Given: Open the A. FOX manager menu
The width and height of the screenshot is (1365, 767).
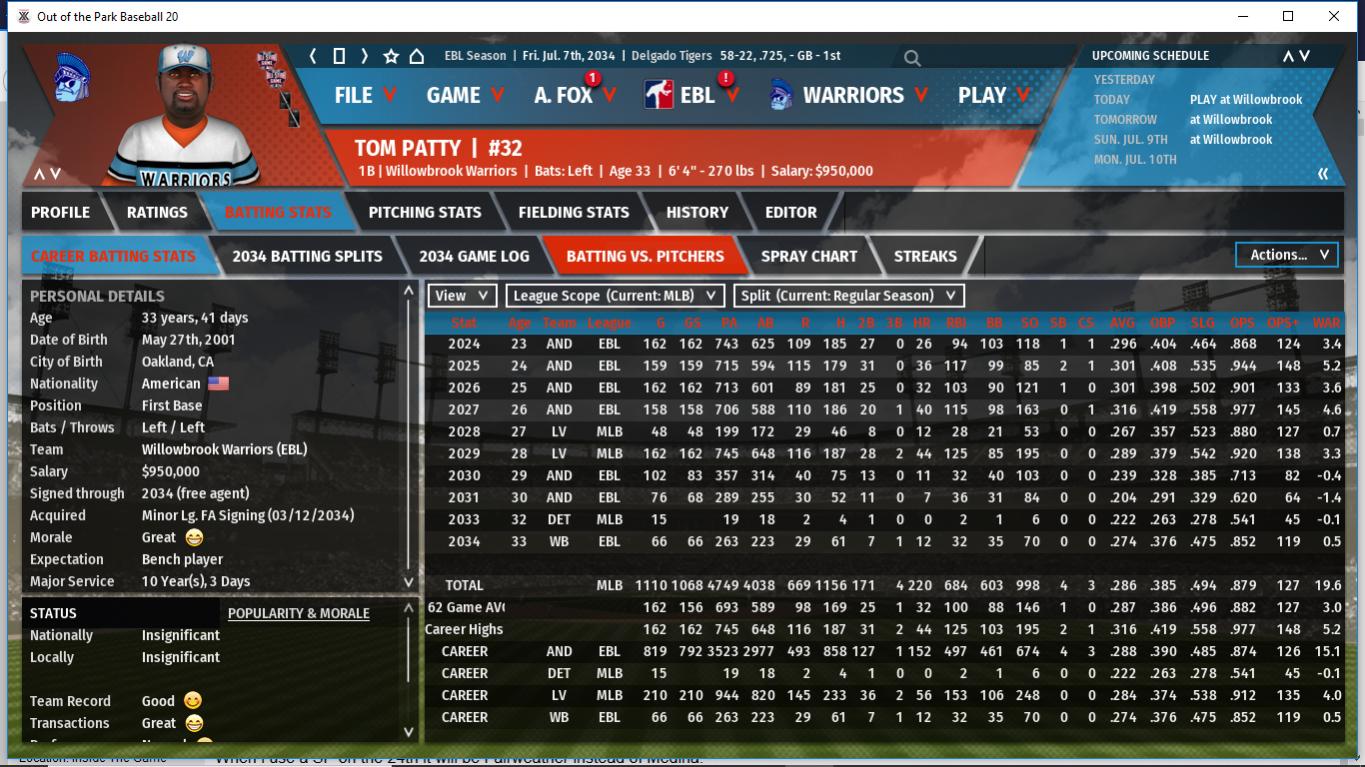Looking at the screenshot, I should click(x=574, y=95).
